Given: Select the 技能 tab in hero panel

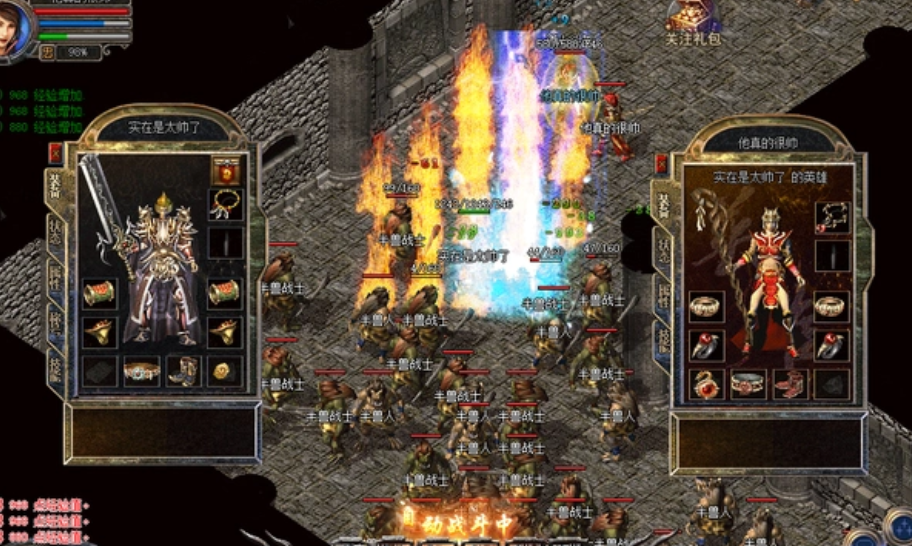Looking at the screenshot, I should (663, 338).
